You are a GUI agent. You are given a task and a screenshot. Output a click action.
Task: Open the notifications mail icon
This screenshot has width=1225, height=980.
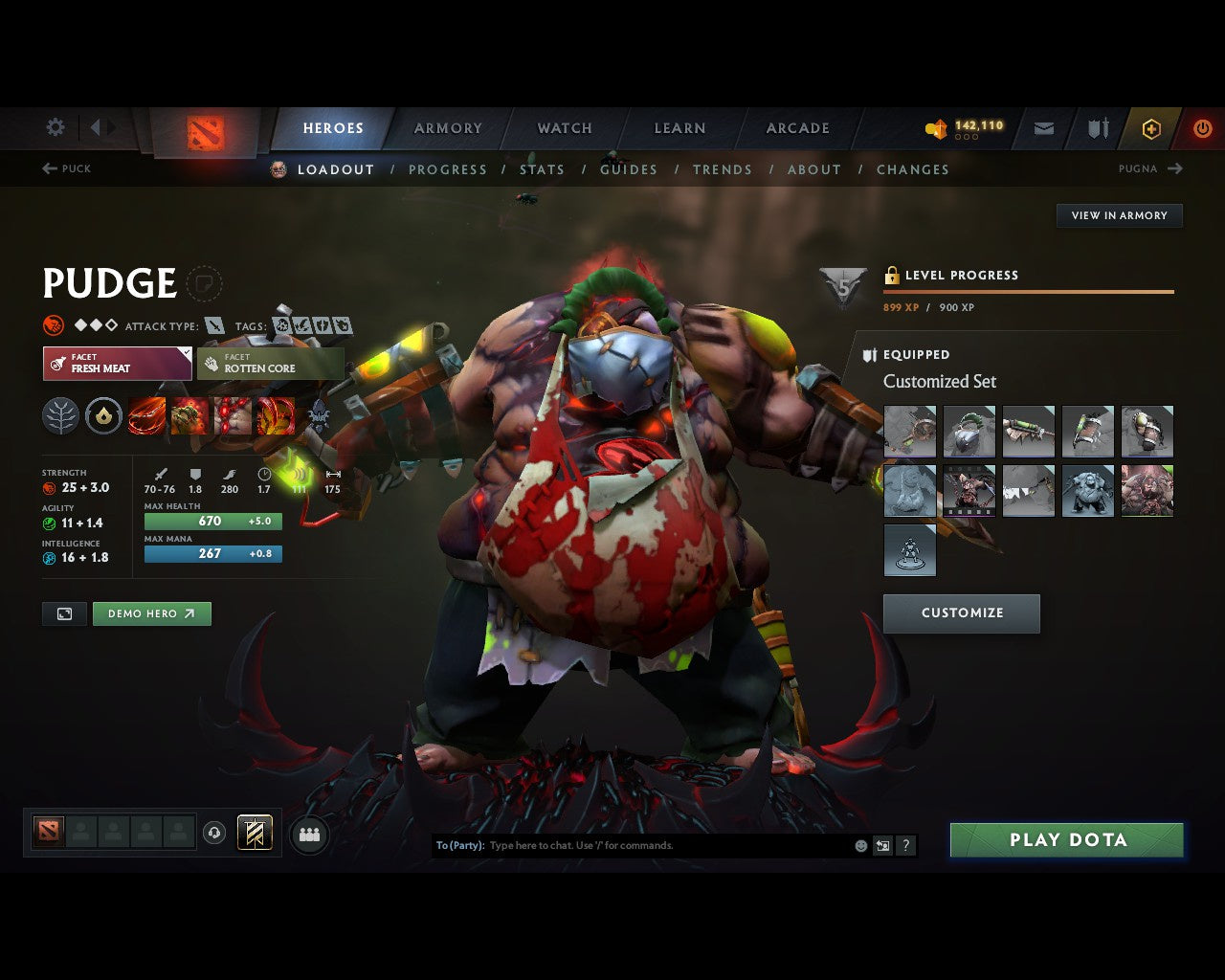pyautogui.click(x=1043, y=128)
